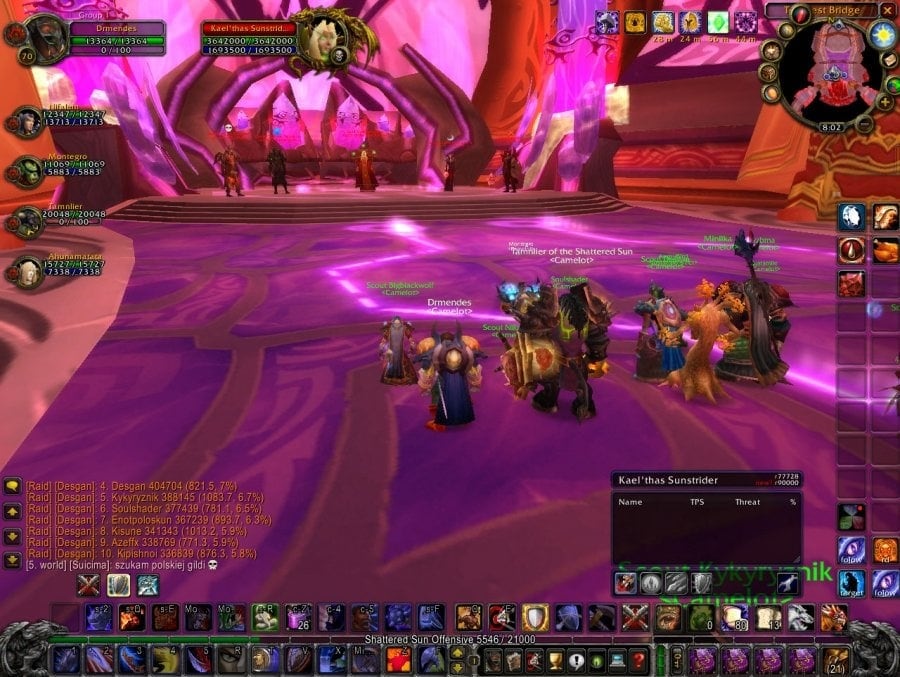Image resolution: width=900 pixels, height=677 pixels.
Task: Click the threat meter Threat column header
Action: [x=747, y=502]
